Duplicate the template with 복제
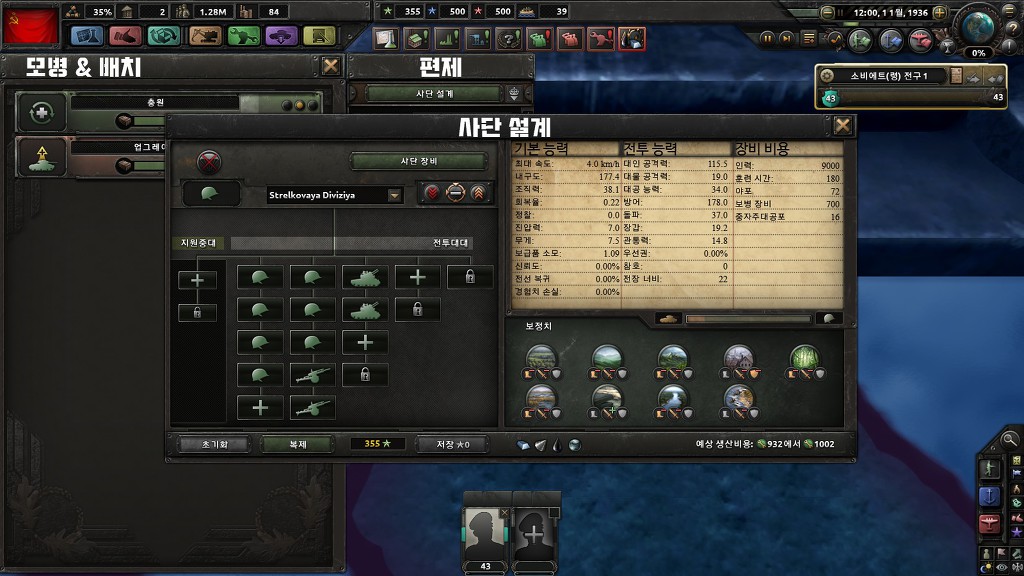This screenshot has width=1024, height=576. click(297, 444)
